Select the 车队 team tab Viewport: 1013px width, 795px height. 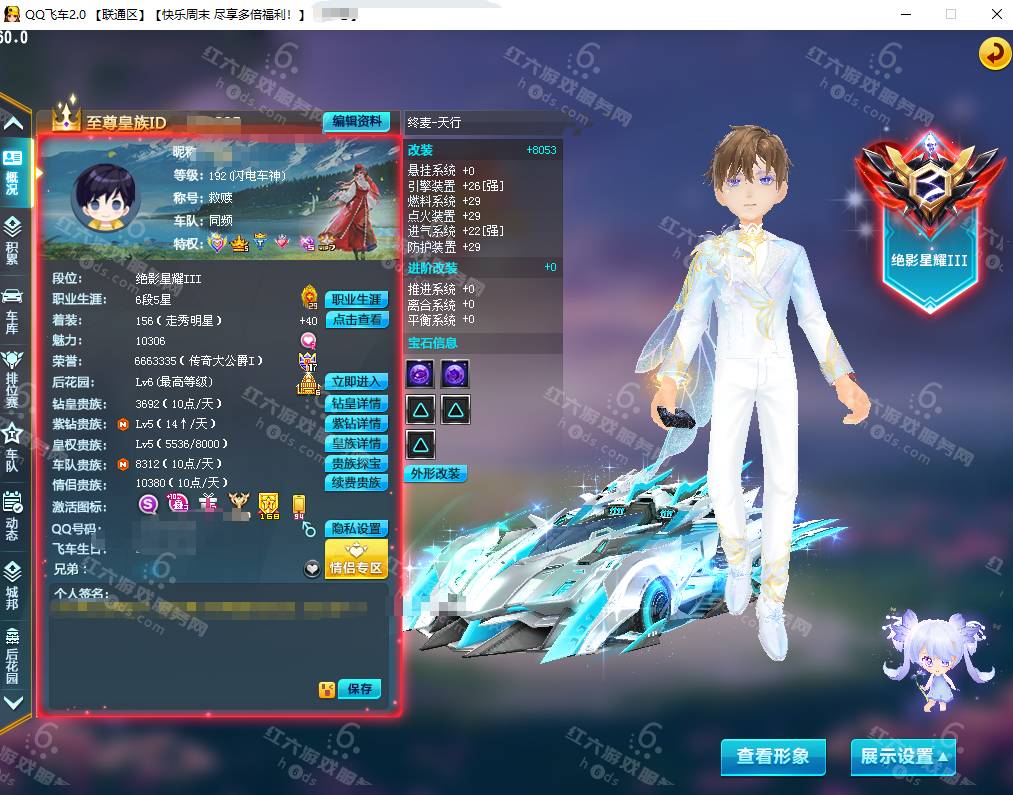click(13, 447)
